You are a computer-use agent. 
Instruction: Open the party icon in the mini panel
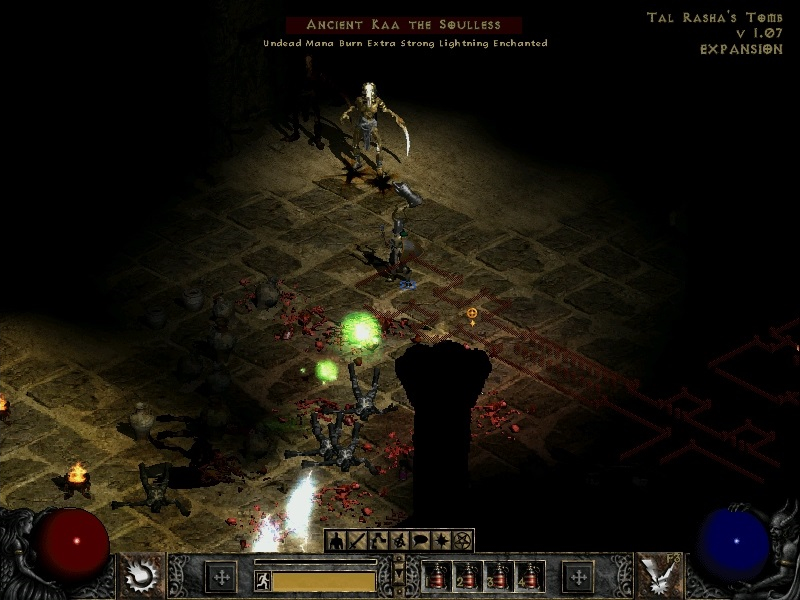click(x=399, y=541)
